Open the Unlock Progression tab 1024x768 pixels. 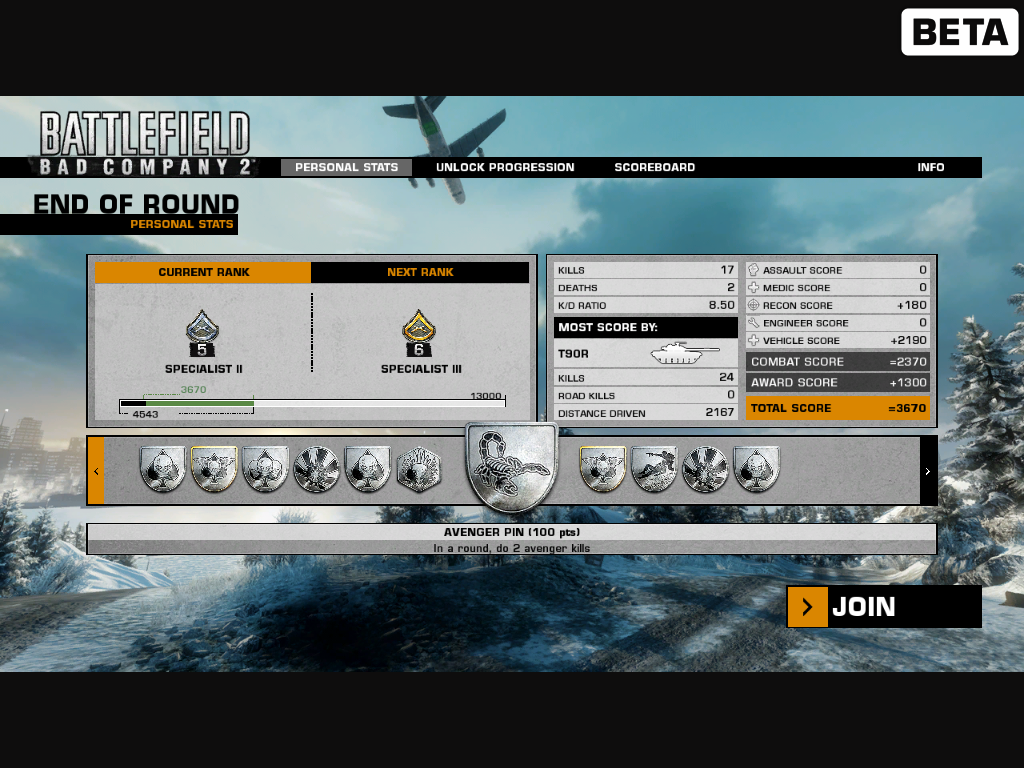505,168
